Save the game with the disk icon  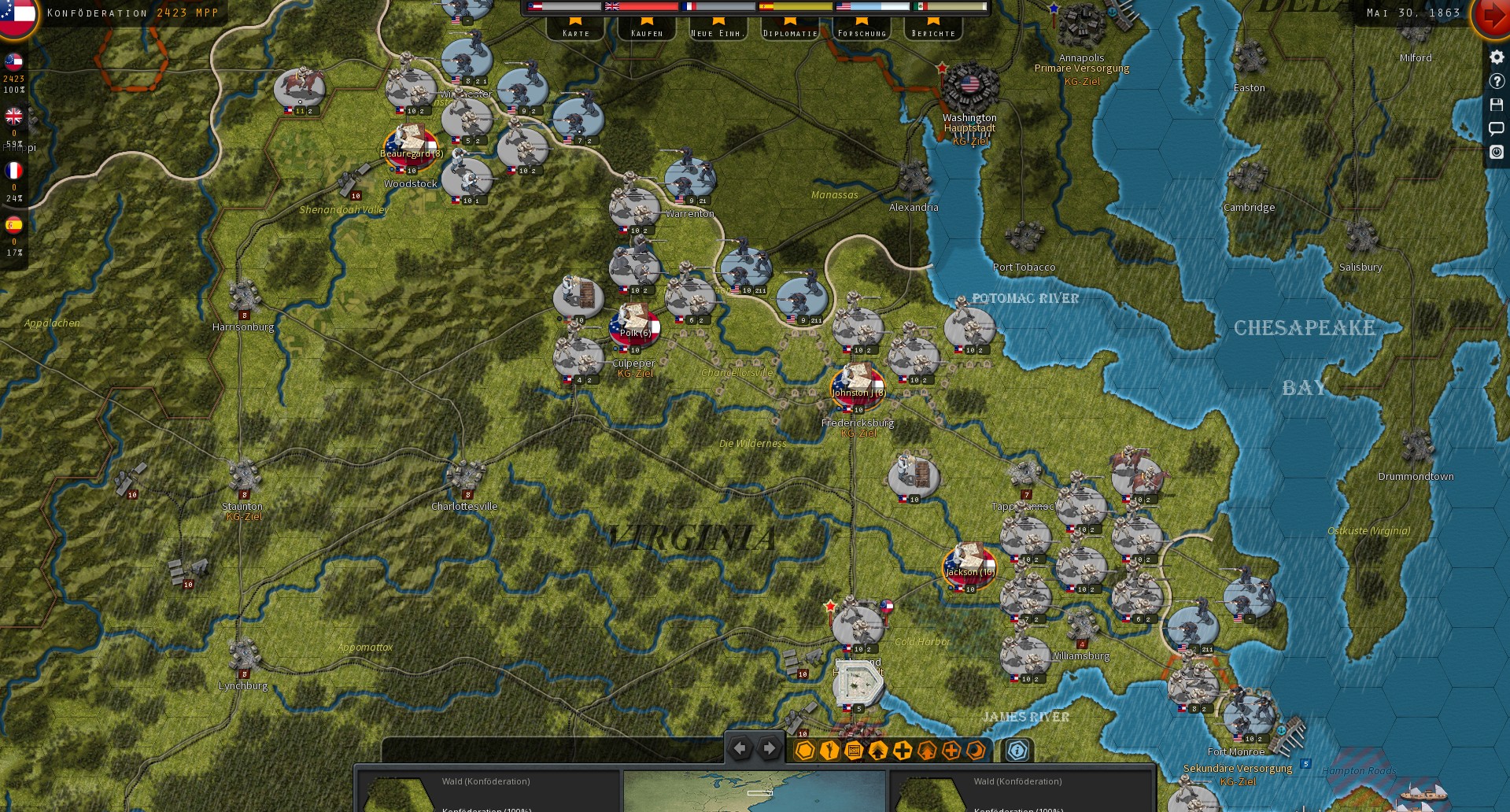click(x=1496, y=105)
